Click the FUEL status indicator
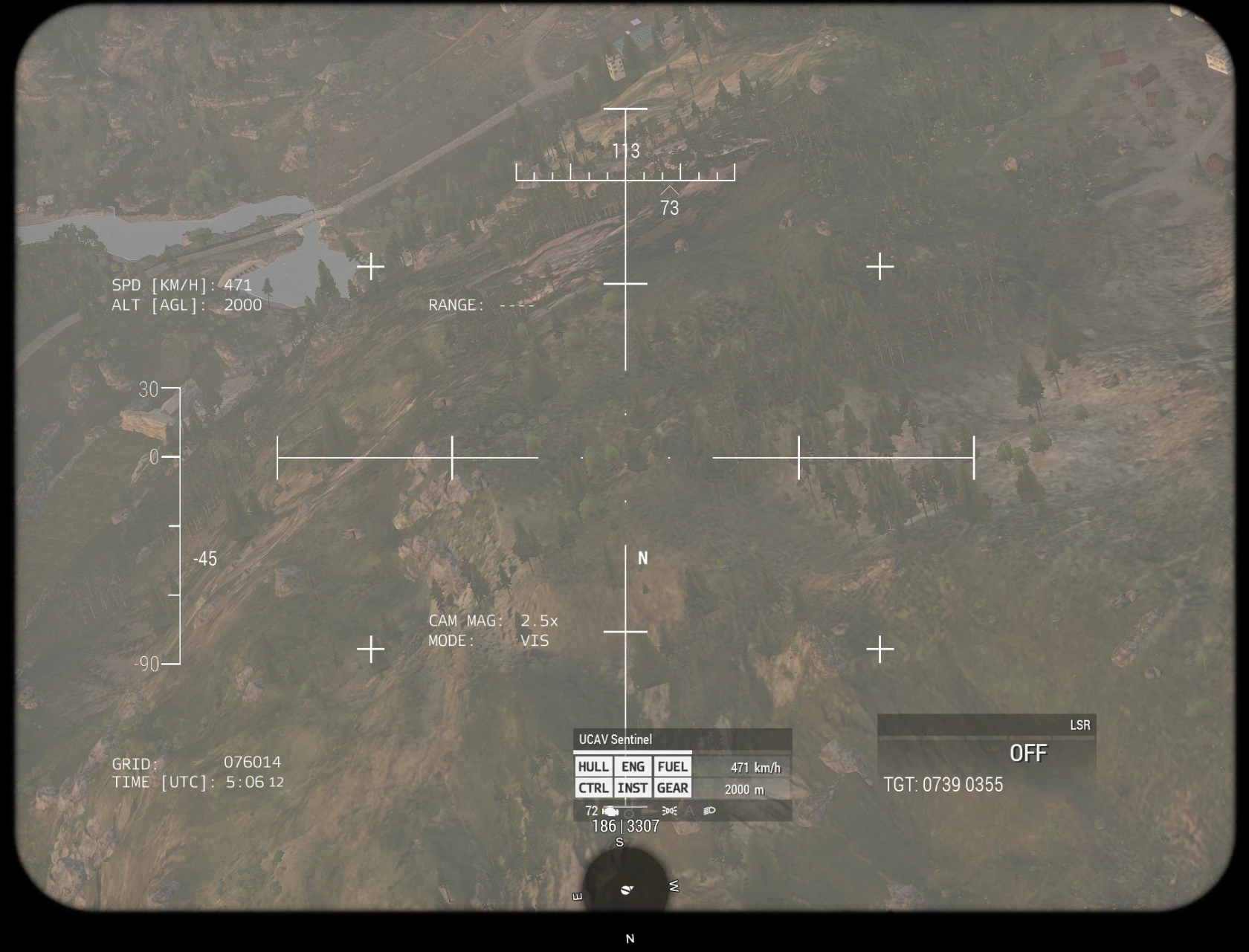The width and height of the screenshot is (1249, 952). pyautogui.click(x=672, y=766)
